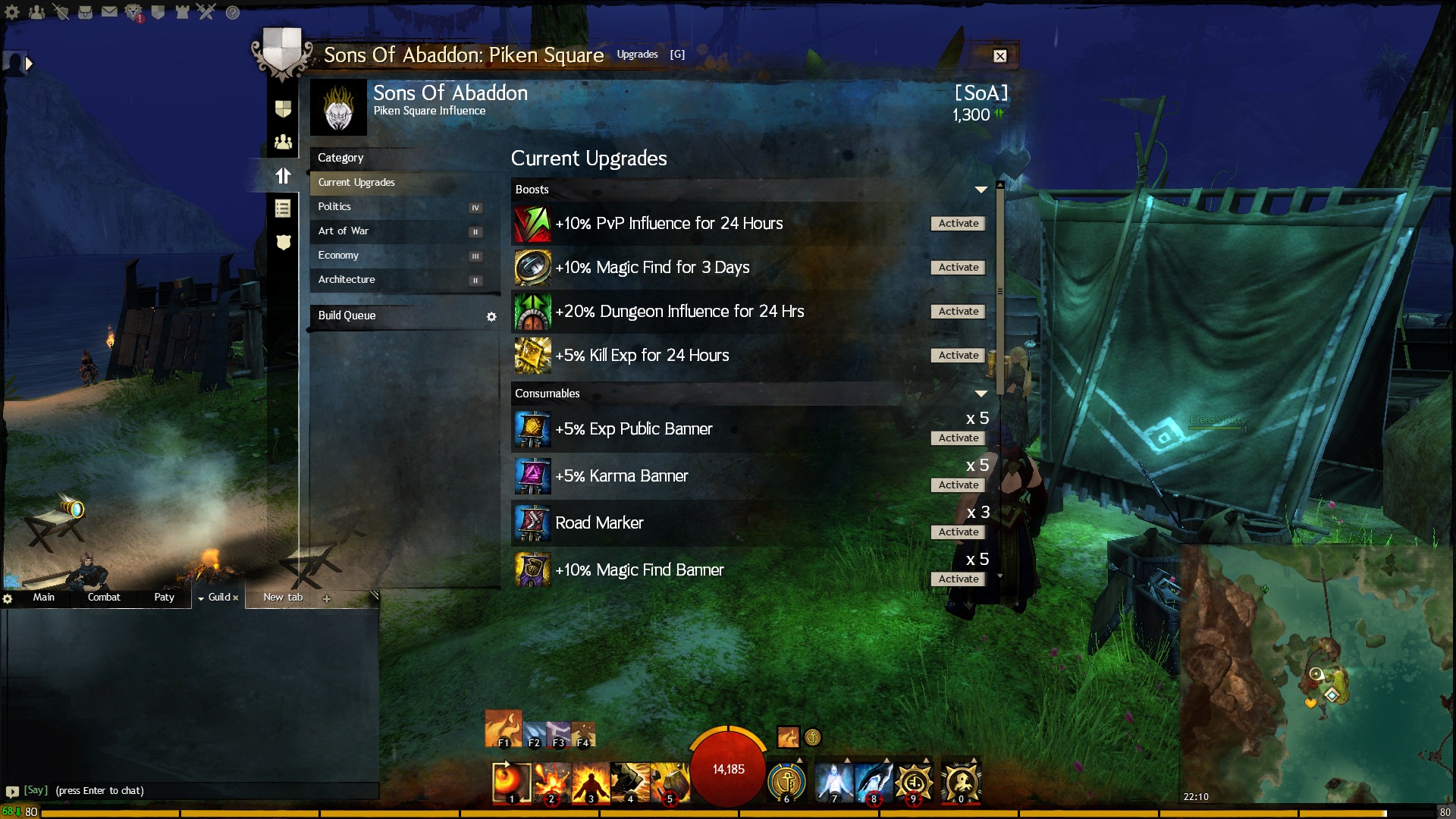
Task: Activate +10% Magic Find for 3 Days
Action: click(x=958, y=268)
